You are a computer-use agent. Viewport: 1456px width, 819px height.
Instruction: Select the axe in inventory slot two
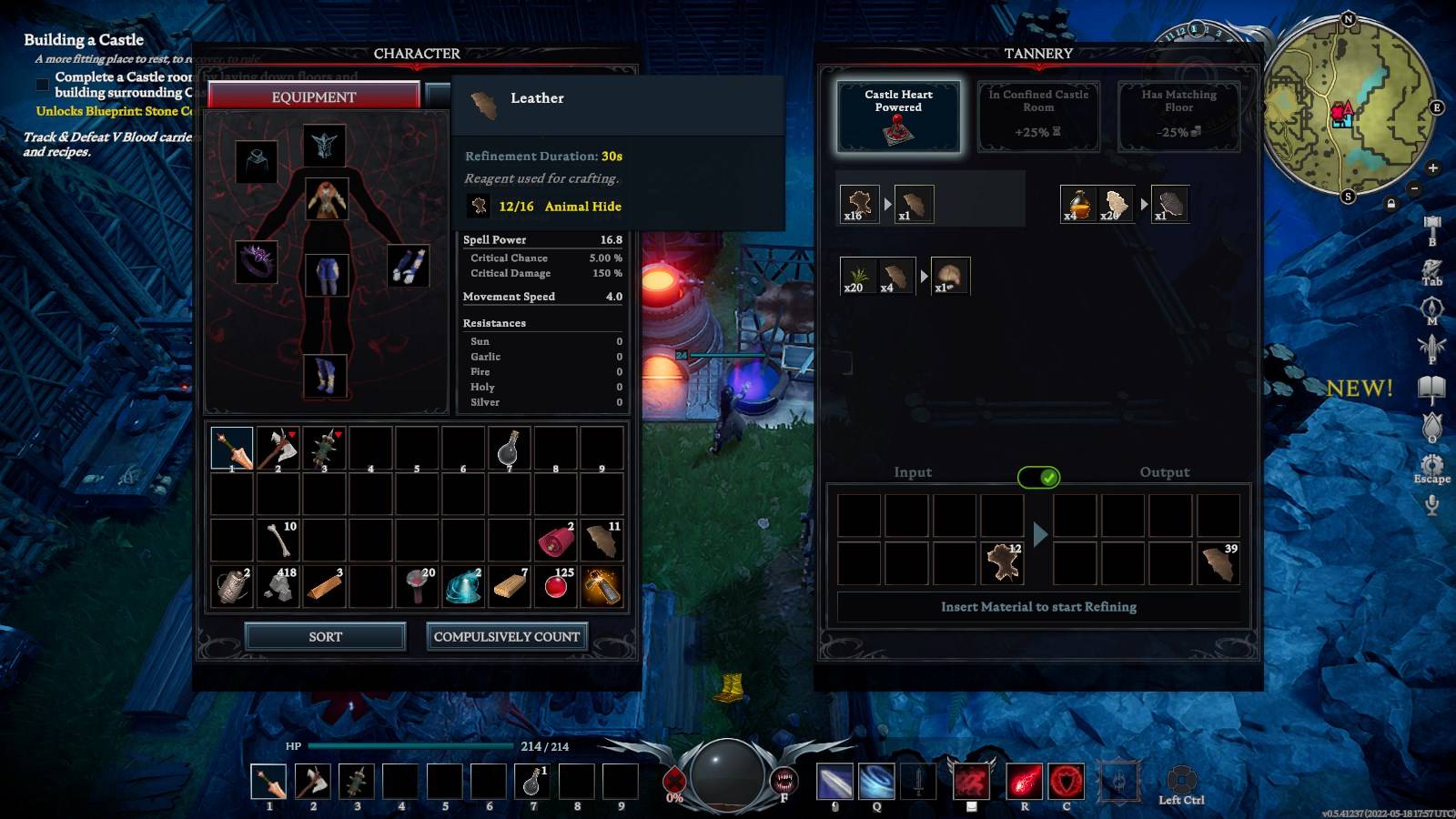[278, 448]
